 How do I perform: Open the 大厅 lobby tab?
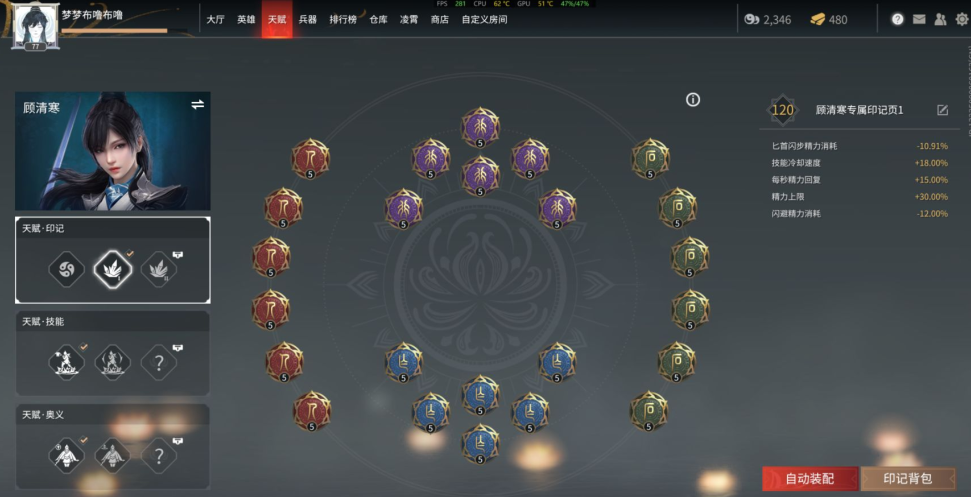click(x=215, y=19)
